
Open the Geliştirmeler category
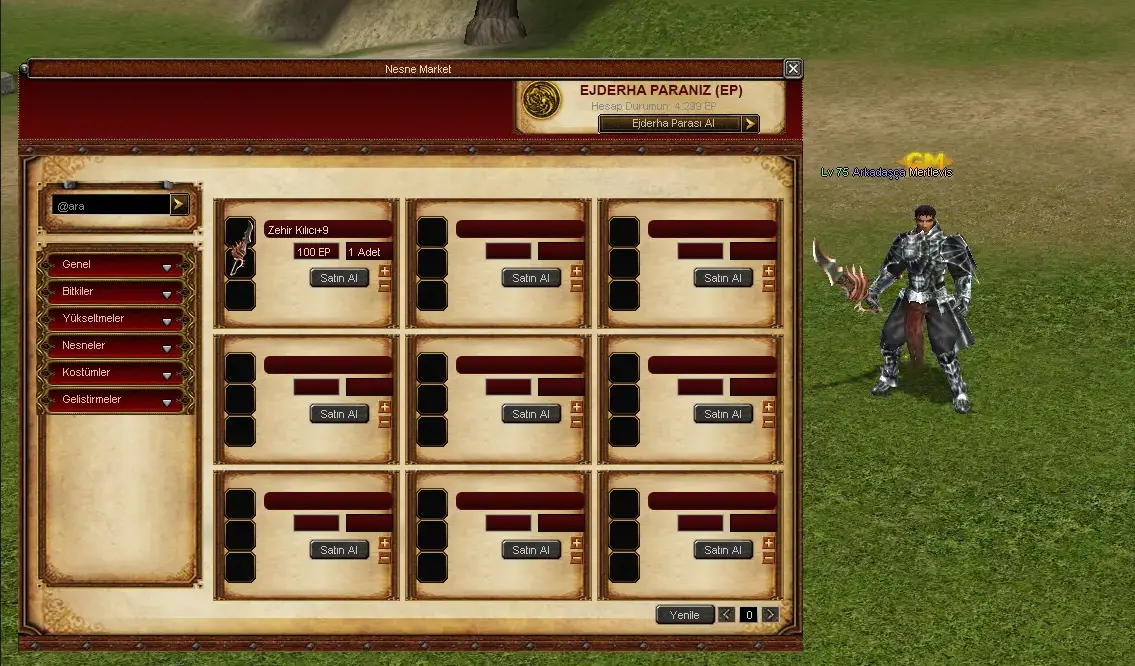tap(111, 400)
